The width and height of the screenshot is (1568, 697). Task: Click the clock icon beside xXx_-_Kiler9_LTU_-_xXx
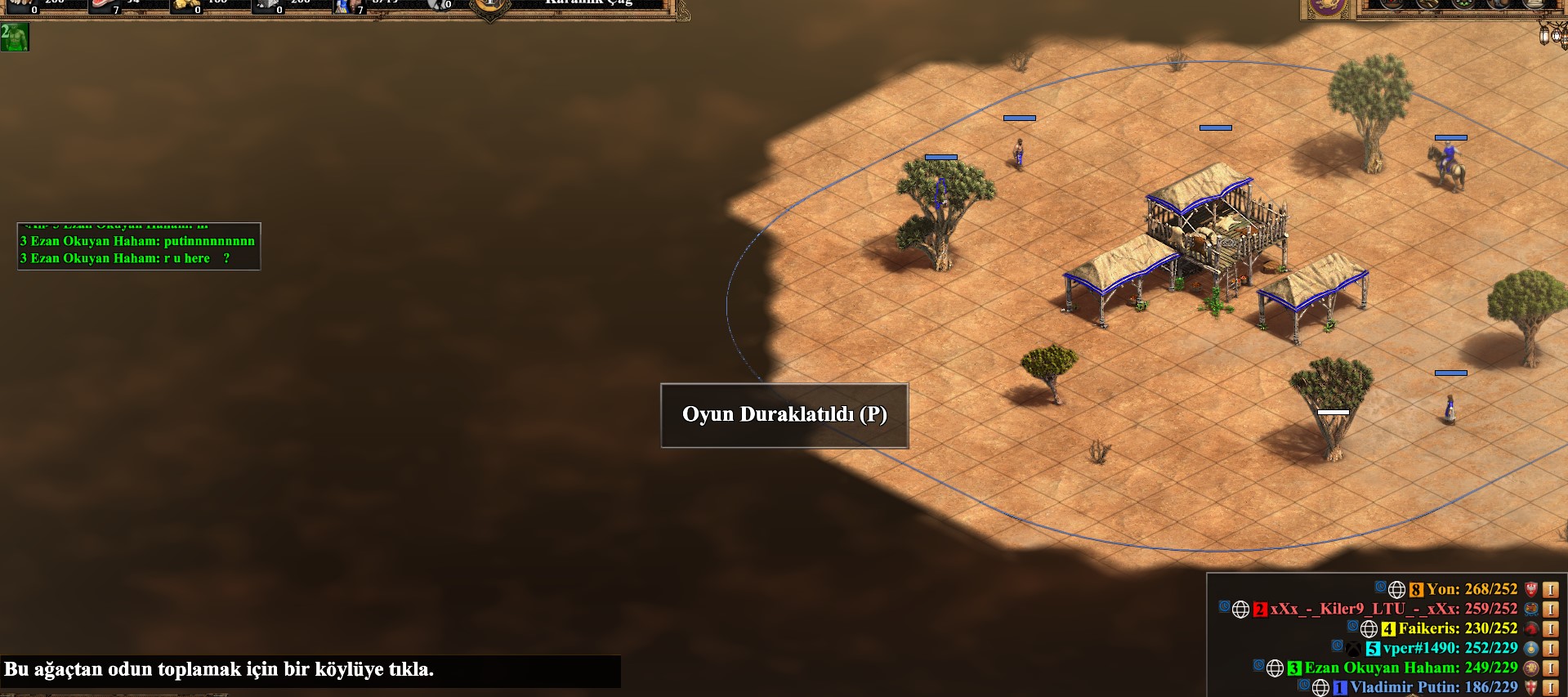click(x=1224, y=607)
